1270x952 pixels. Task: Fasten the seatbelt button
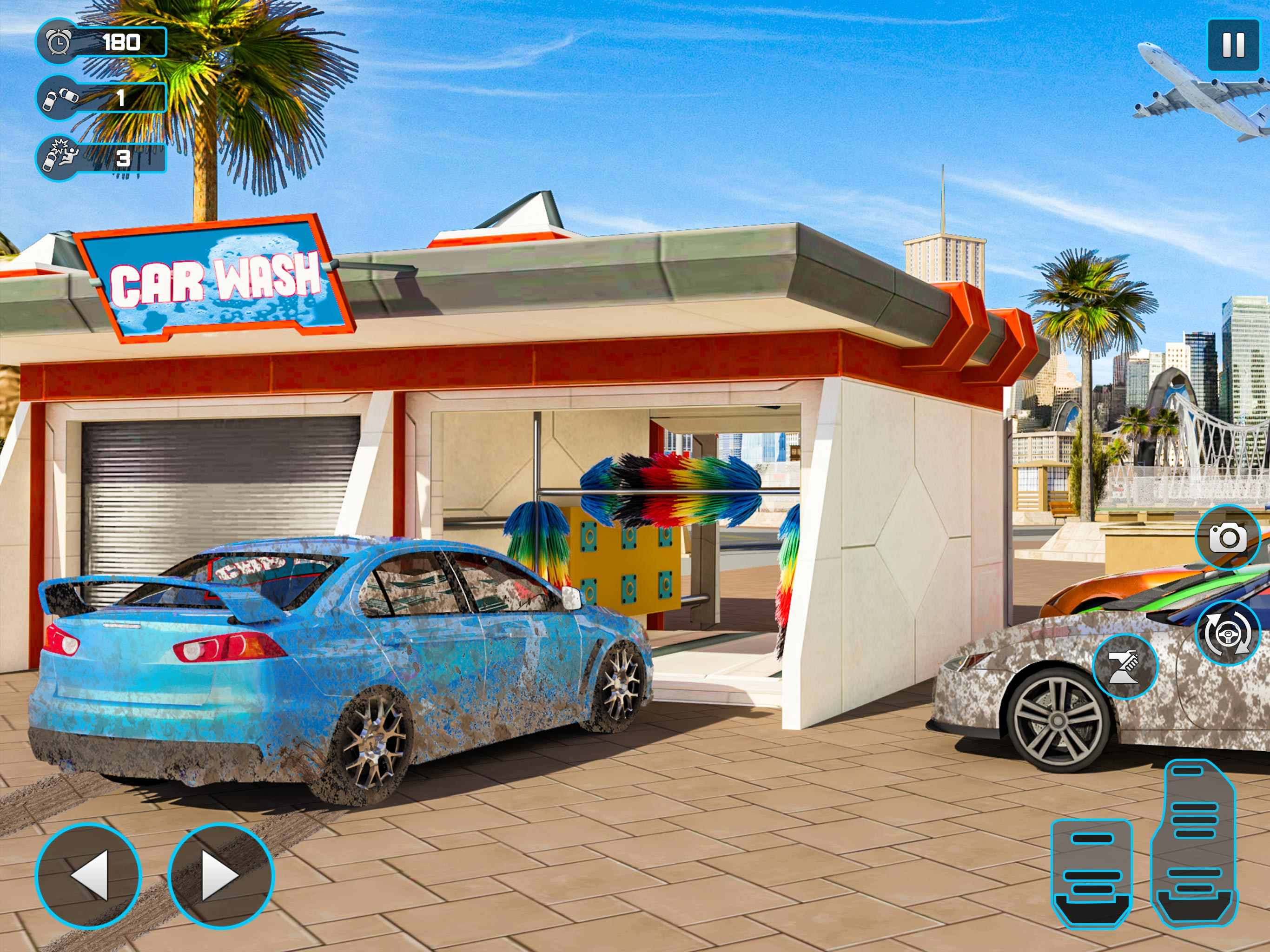click(x=1125, y=666)
